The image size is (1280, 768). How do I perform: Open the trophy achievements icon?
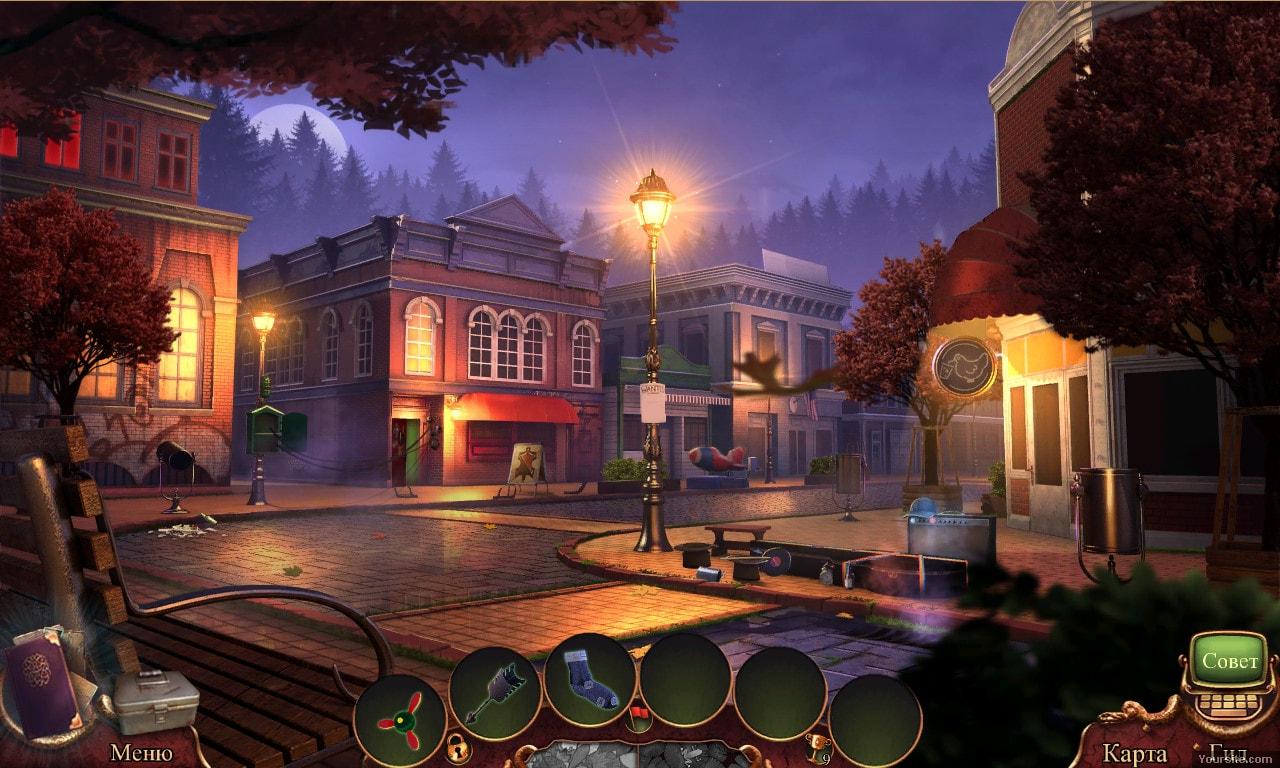point(818,746)
